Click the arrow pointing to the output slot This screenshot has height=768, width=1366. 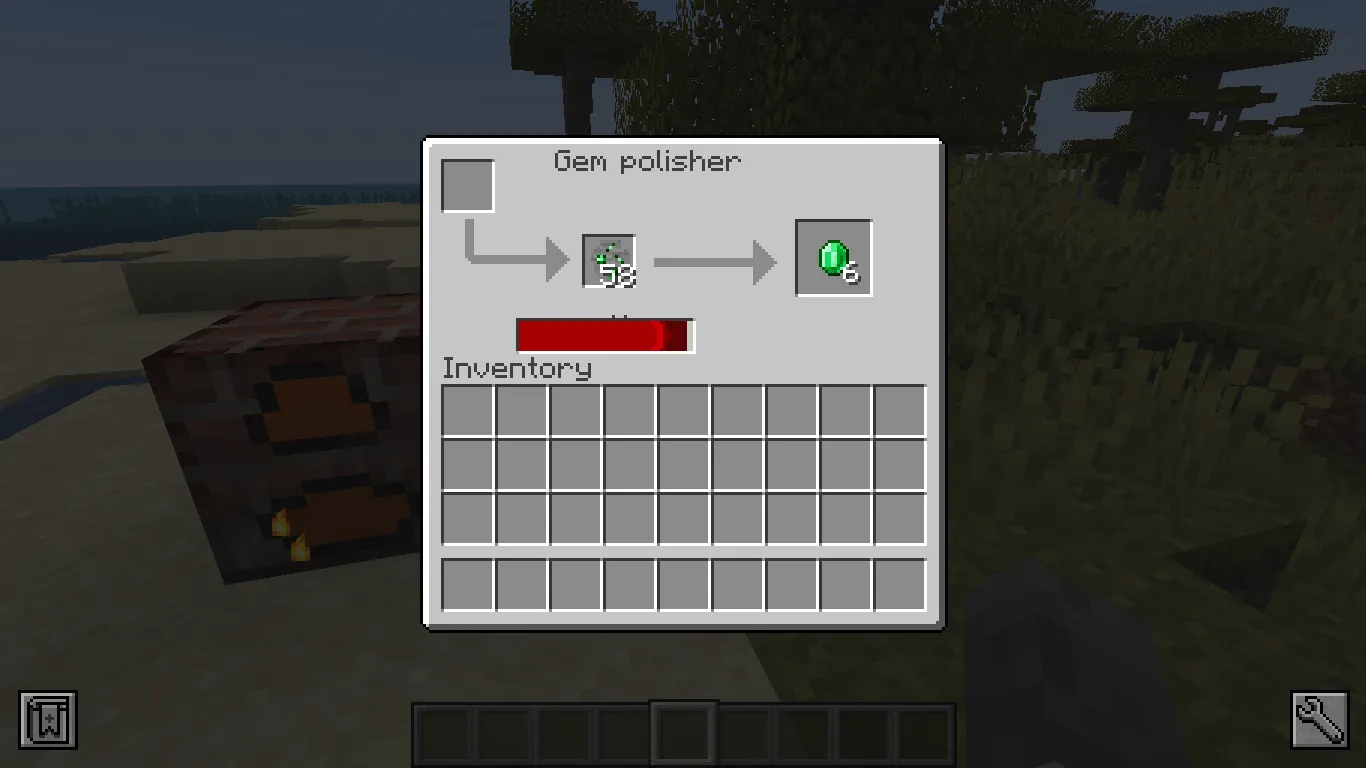(x=716, y=262)
